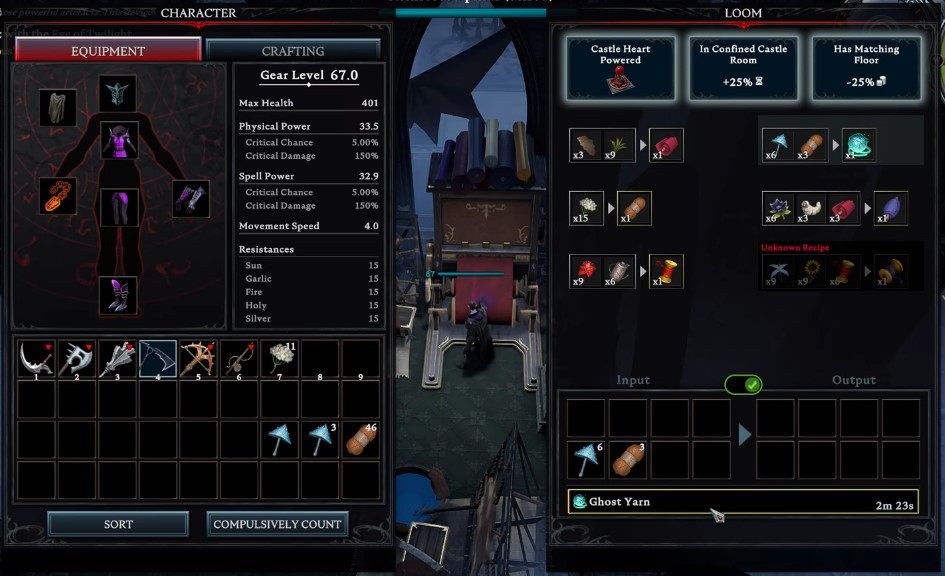Viewport: 945px width, 576px height.
Task: Open the Equipment tab
Action: (x=108, y=50)
